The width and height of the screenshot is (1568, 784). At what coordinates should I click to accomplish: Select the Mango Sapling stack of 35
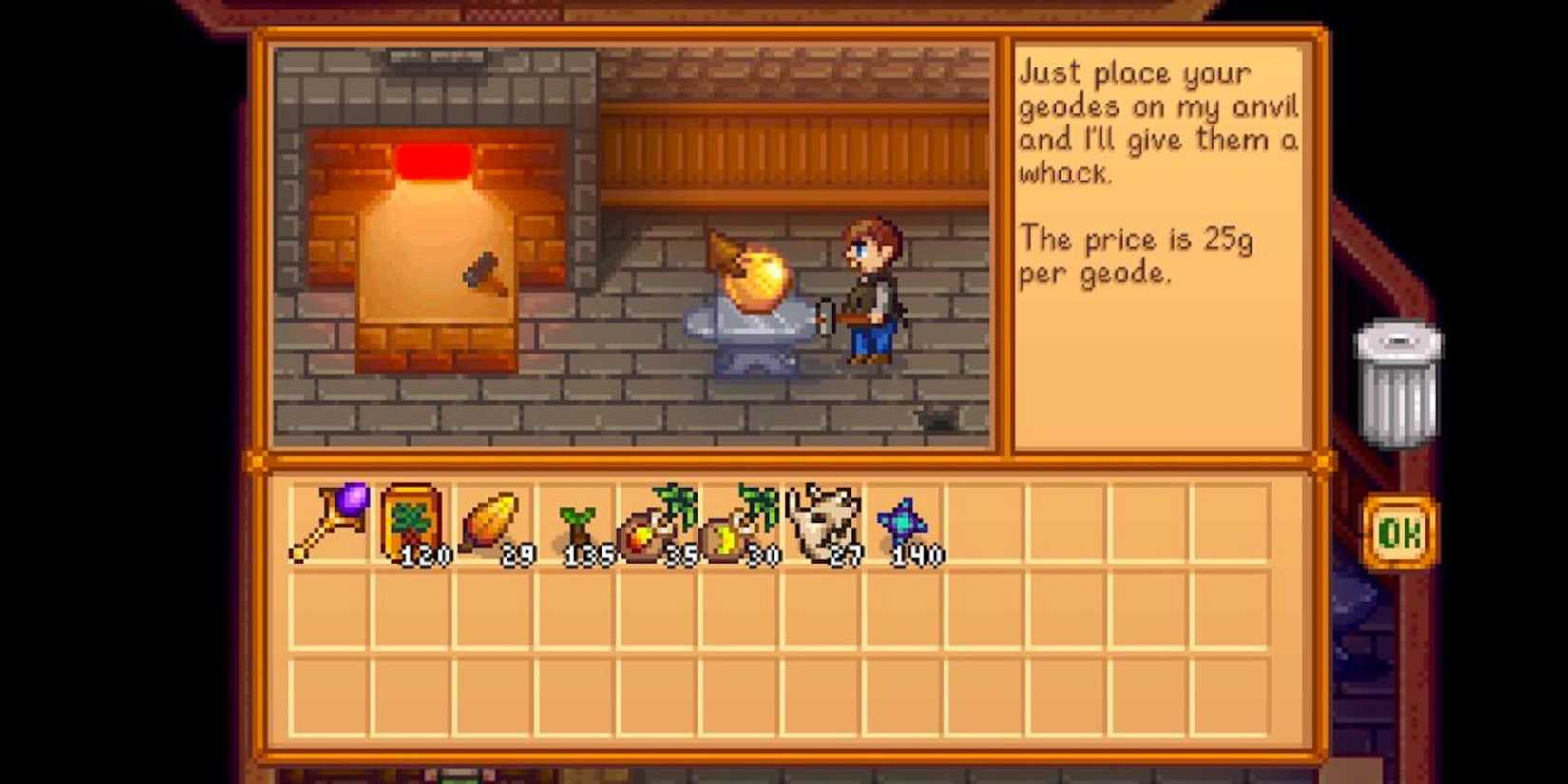pyautogui.click(x=656, y=523)
